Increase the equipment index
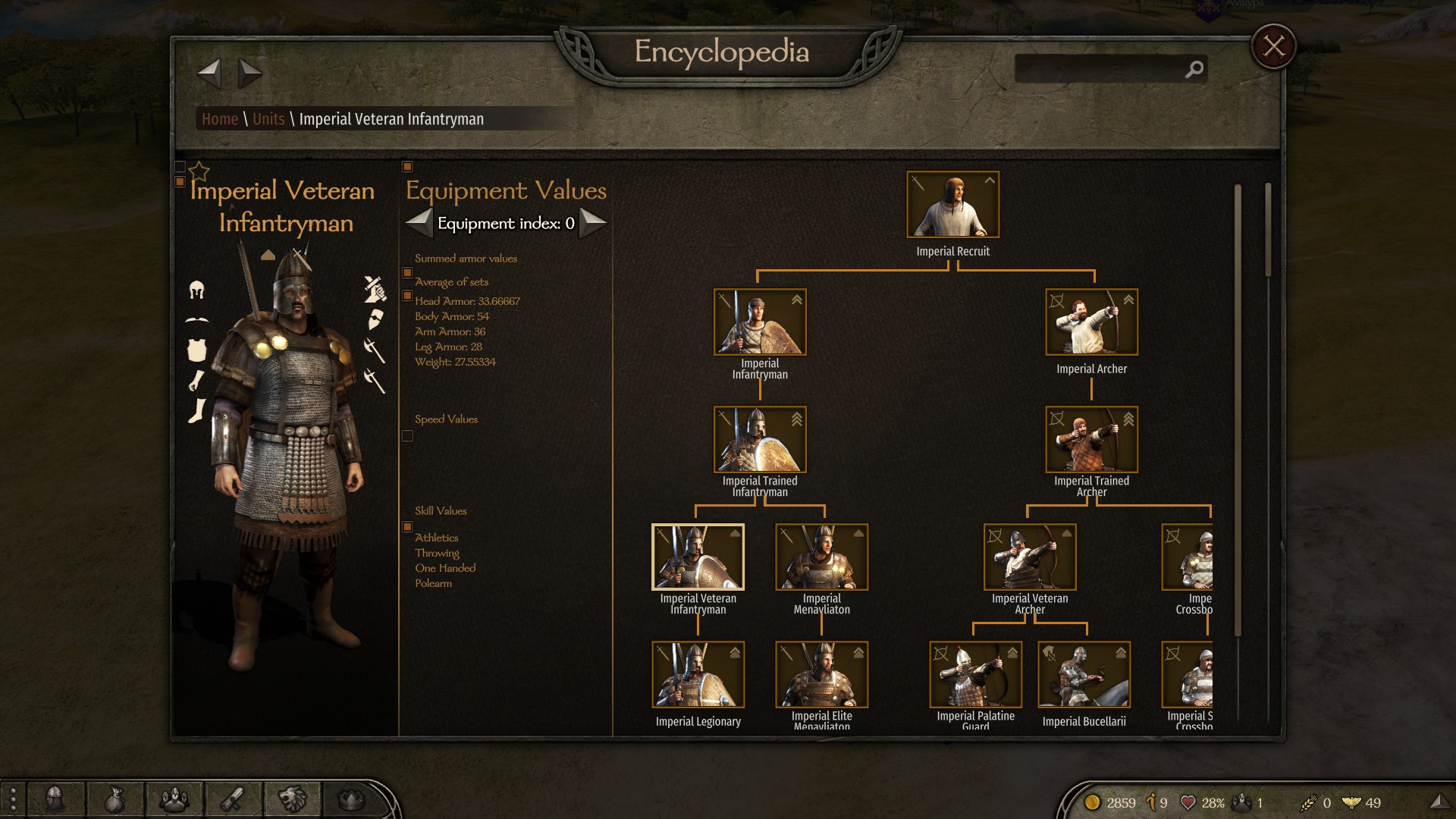 point(593,223)
